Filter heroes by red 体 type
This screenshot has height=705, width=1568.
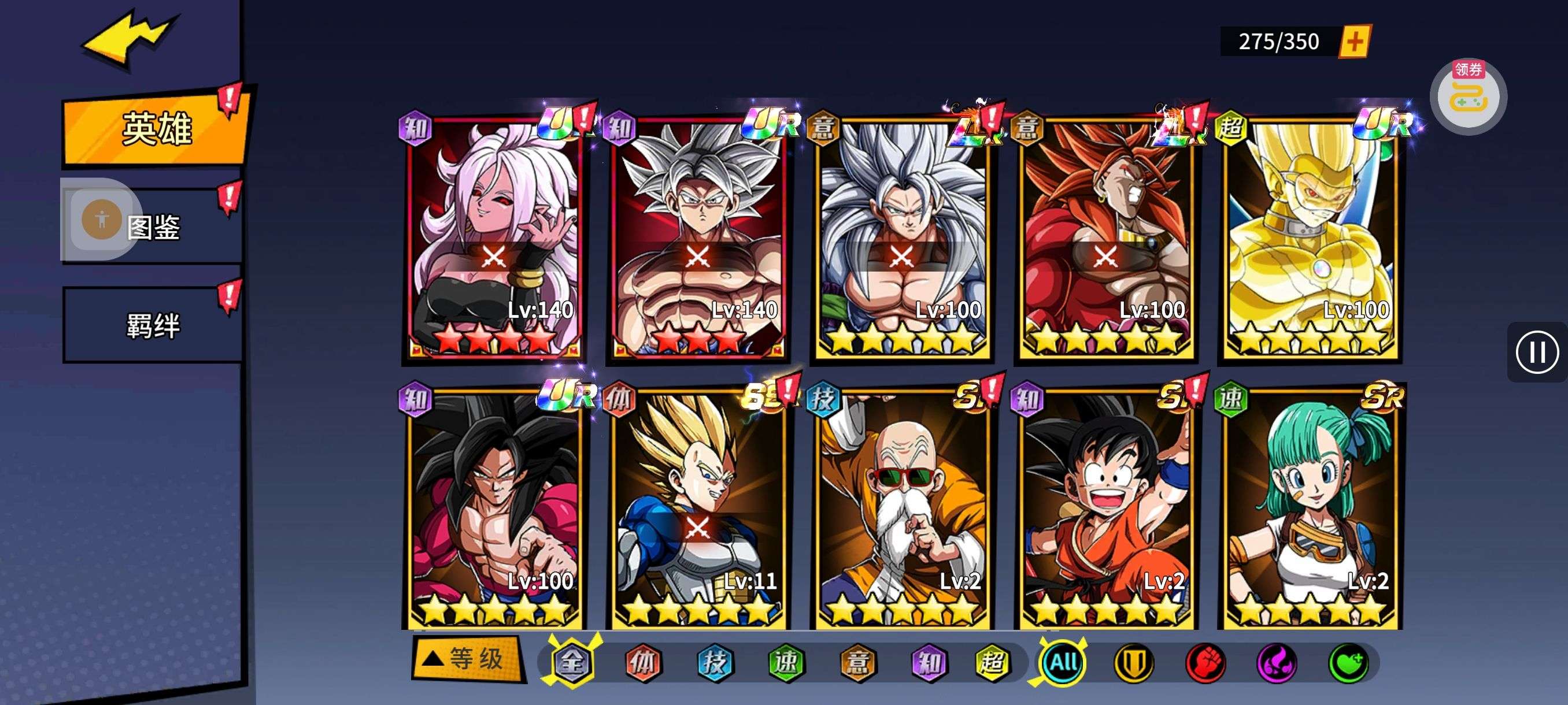coord(644,662)
